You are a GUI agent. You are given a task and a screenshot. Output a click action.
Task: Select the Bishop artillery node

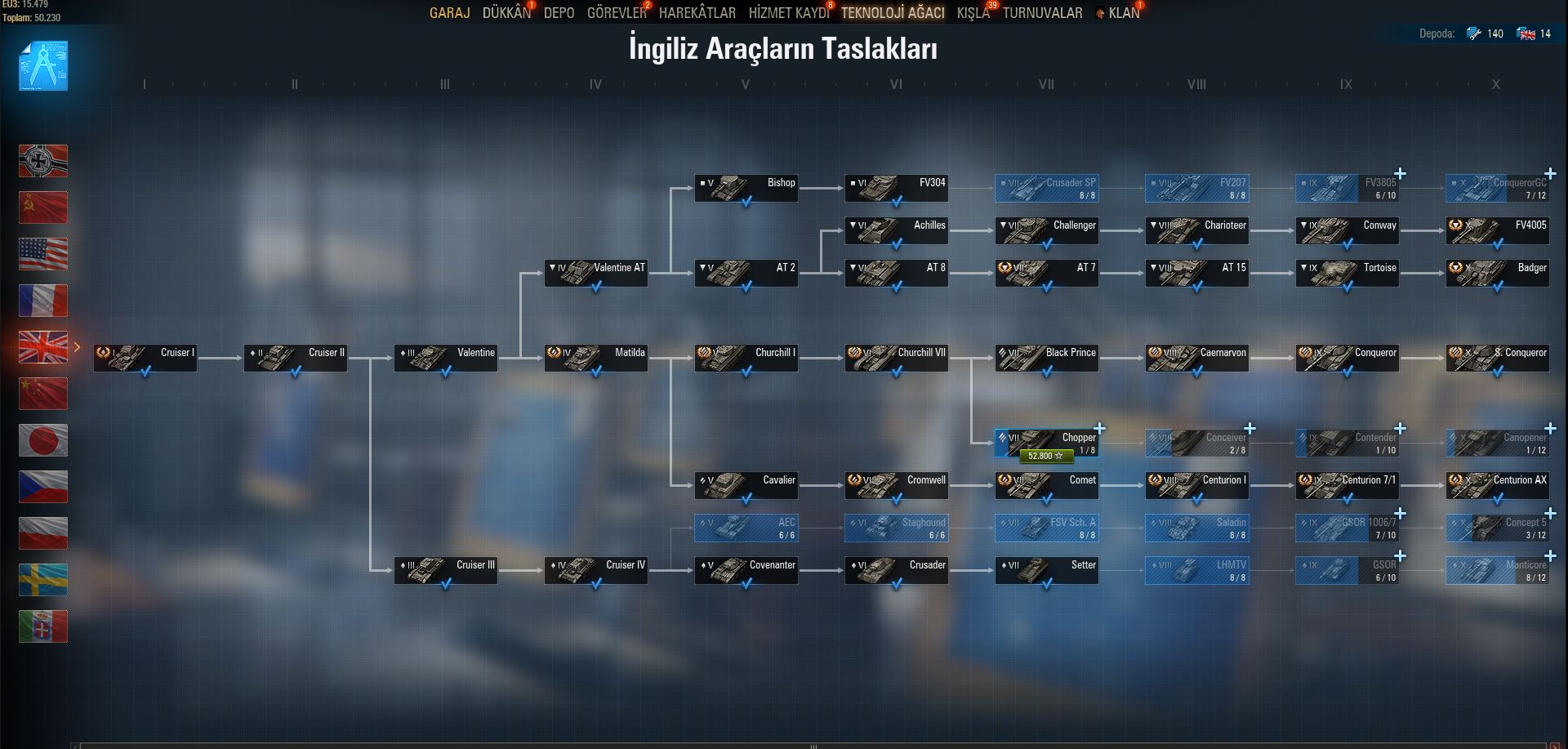(746, 189)
